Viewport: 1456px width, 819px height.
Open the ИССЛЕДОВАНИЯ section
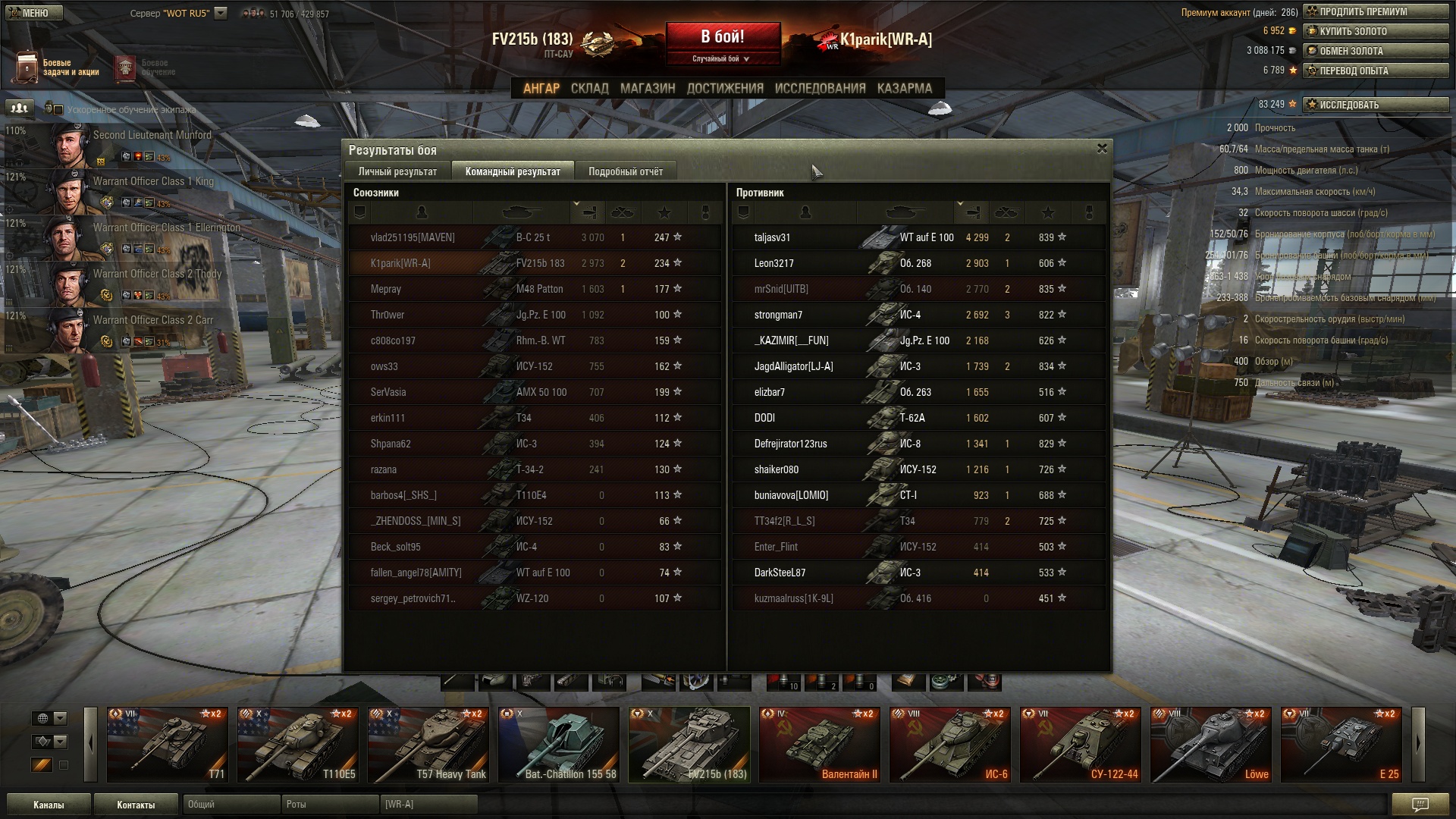pos(820,88)
